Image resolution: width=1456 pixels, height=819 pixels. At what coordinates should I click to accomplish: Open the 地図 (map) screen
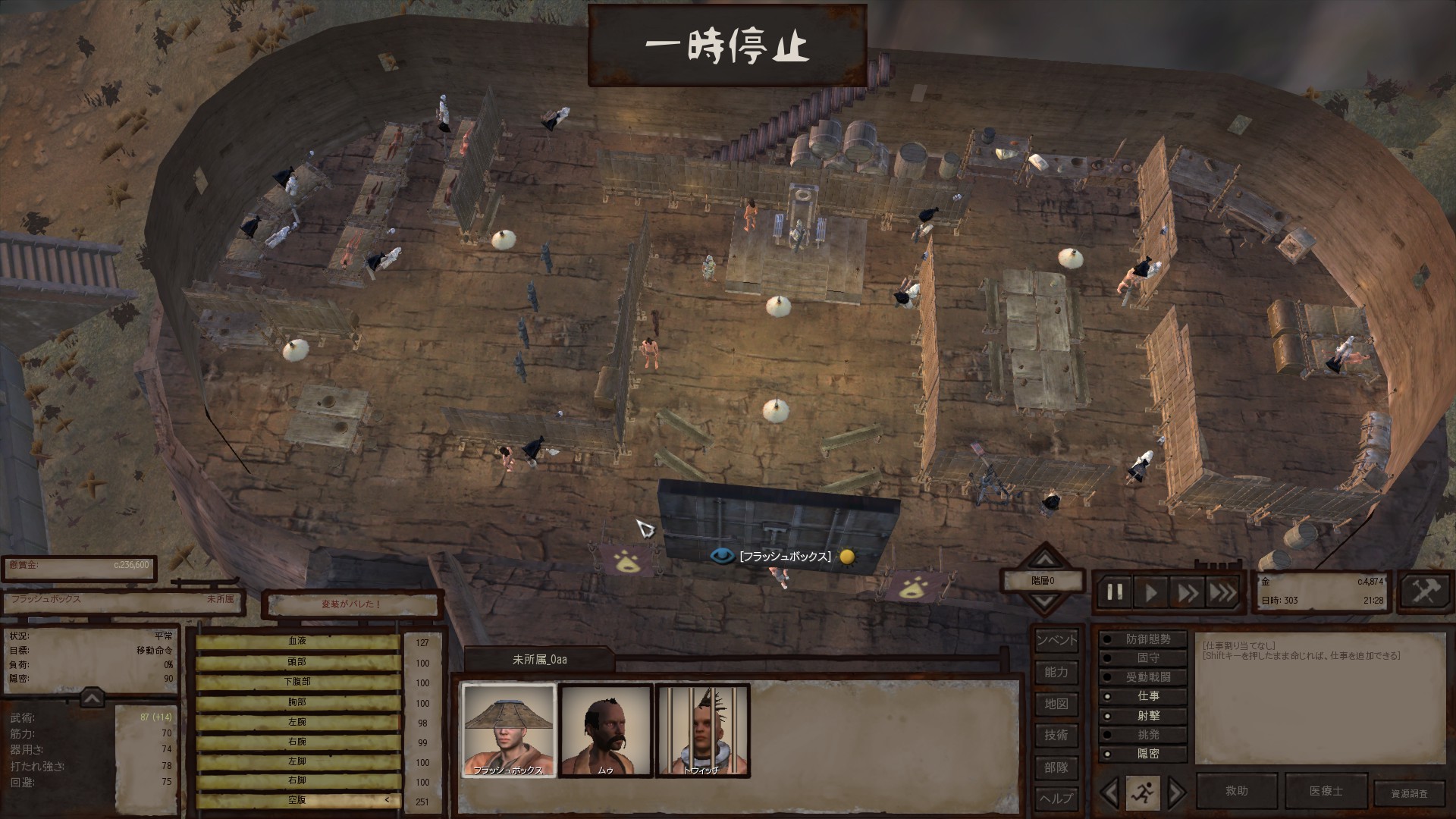pos(1056,704)
